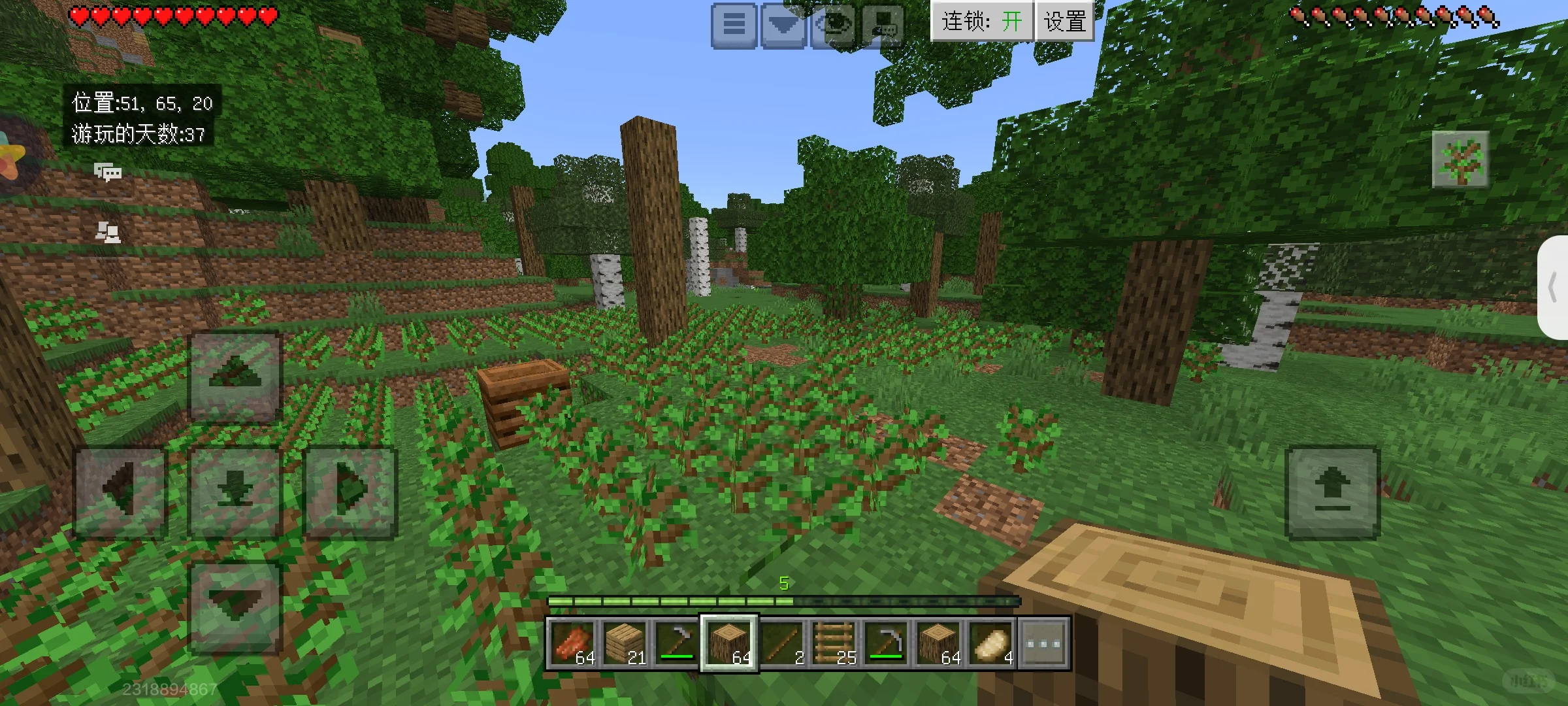
Task: Open inventory with the three-dot hotbar button
Action: [x=1043, y=643]
